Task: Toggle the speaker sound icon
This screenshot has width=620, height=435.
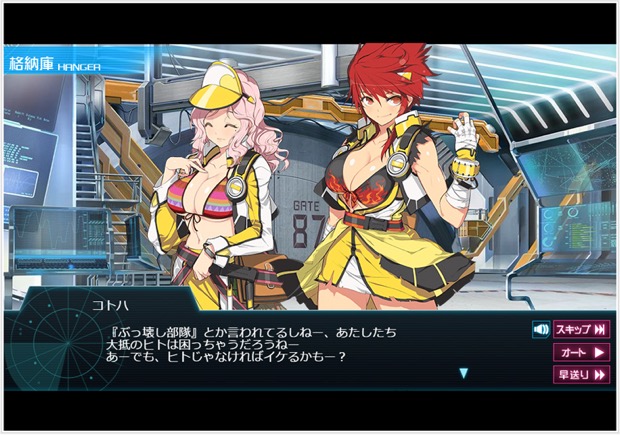Action: tap(541, 329)
